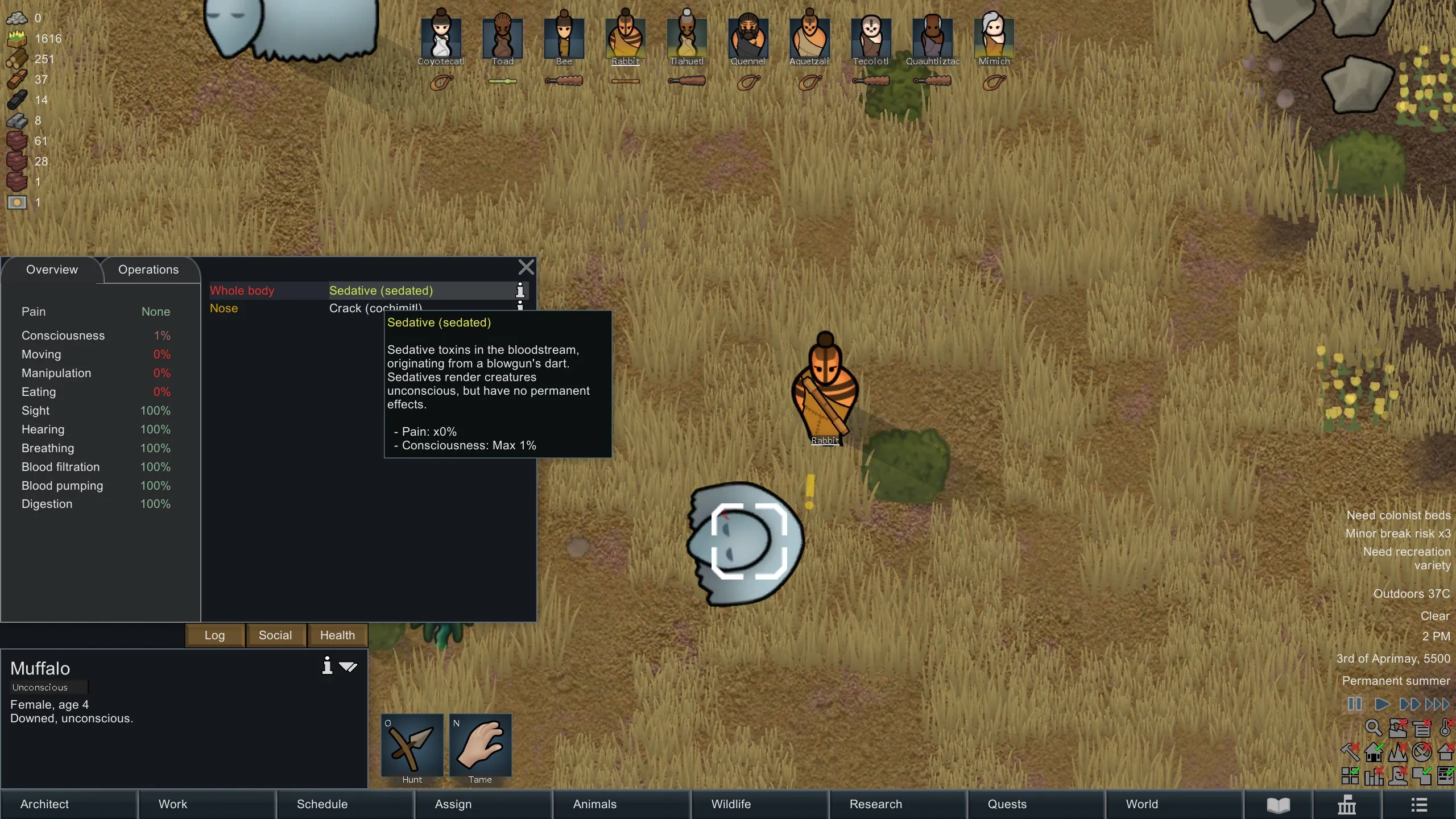Screen dimensions: 1456x819
Task: Open the Research menu
Action: coord(897,804)
